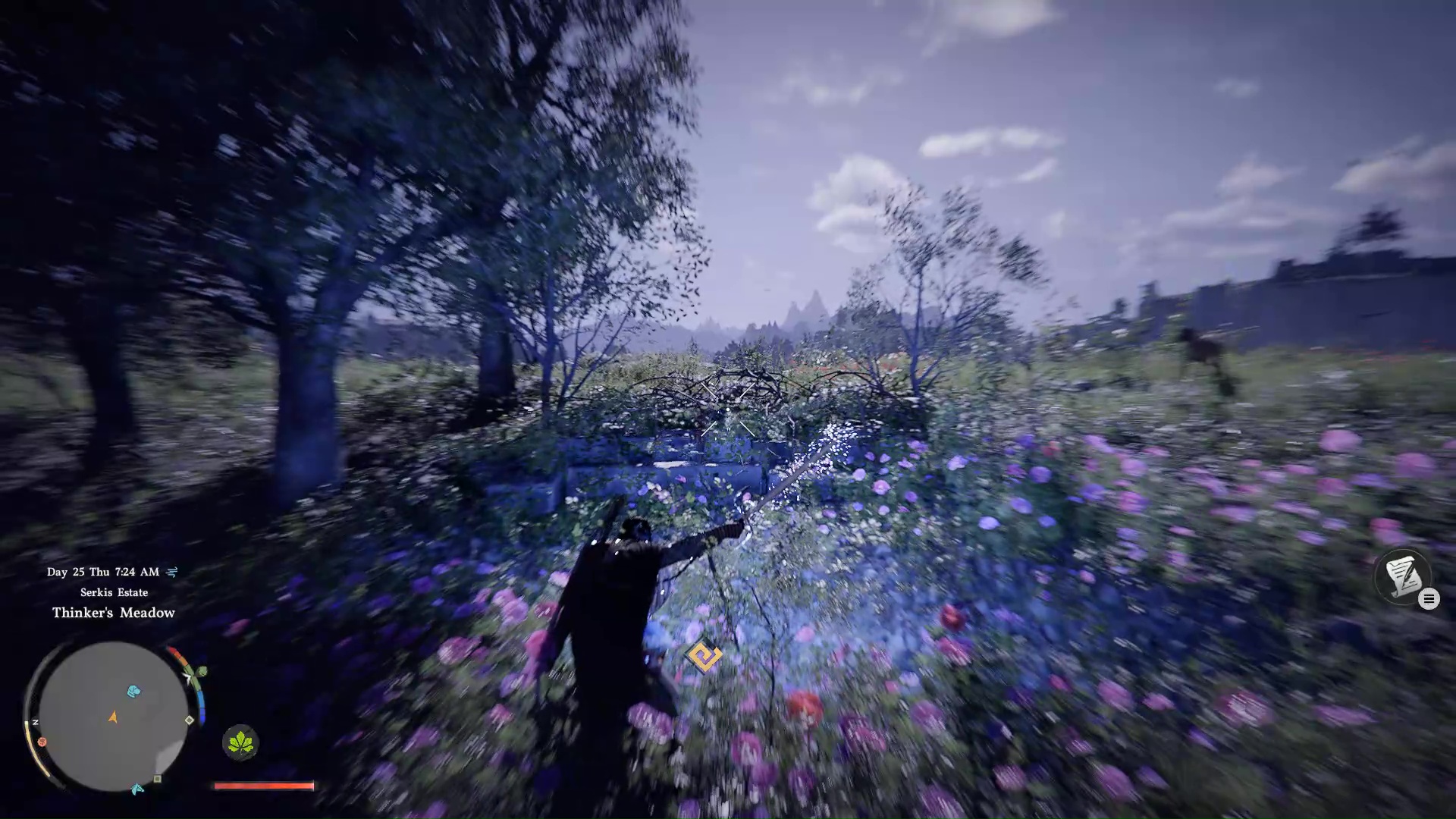Click the hamburger menu on quest scroll

point(1429,598)
